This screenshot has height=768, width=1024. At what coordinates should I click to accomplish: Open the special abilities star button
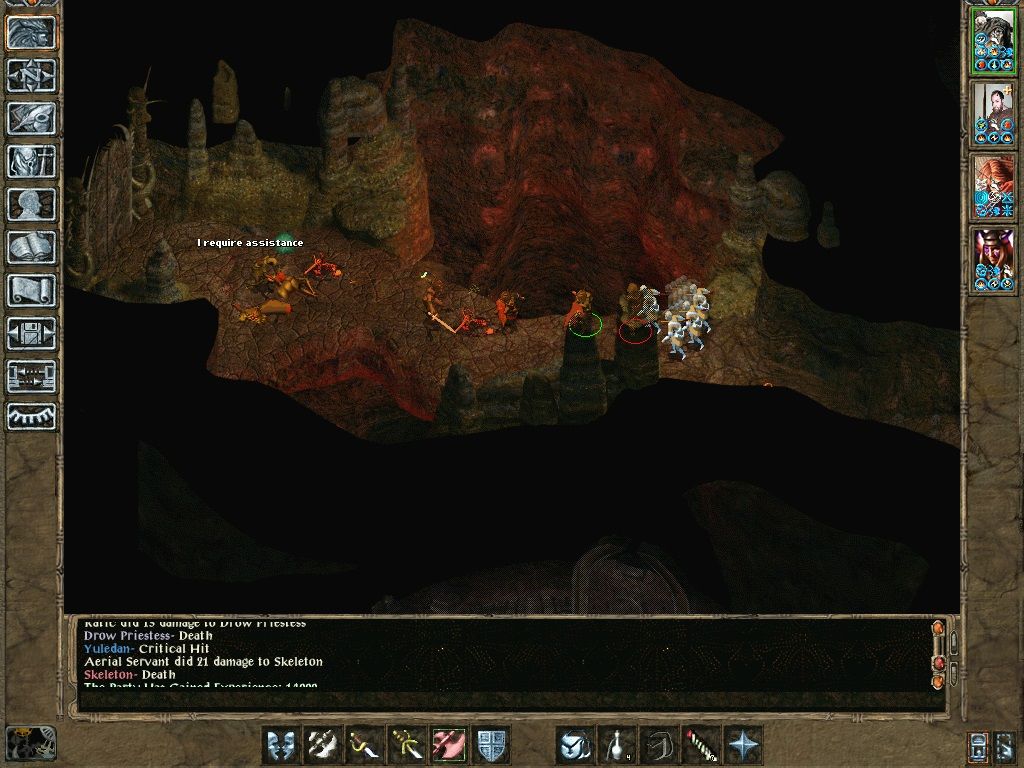(744, 745)
